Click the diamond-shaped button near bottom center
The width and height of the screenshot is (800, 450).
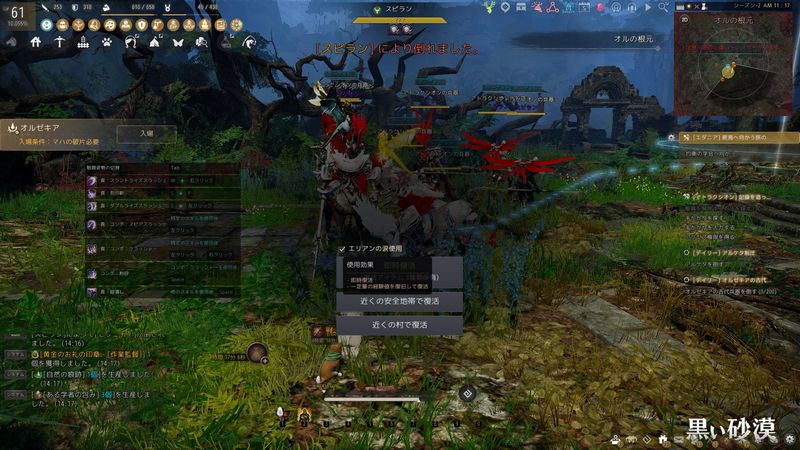(x=466, y=392)
